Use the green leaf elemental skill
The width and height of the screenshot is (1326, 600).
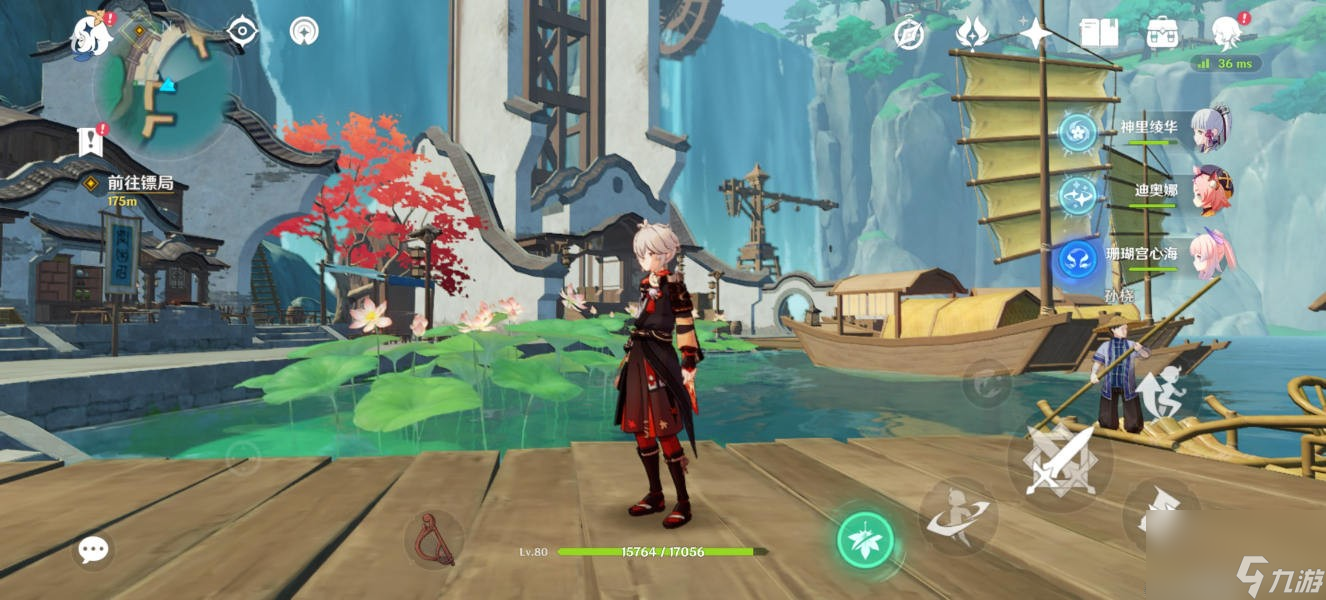click(x=865, y=541)
